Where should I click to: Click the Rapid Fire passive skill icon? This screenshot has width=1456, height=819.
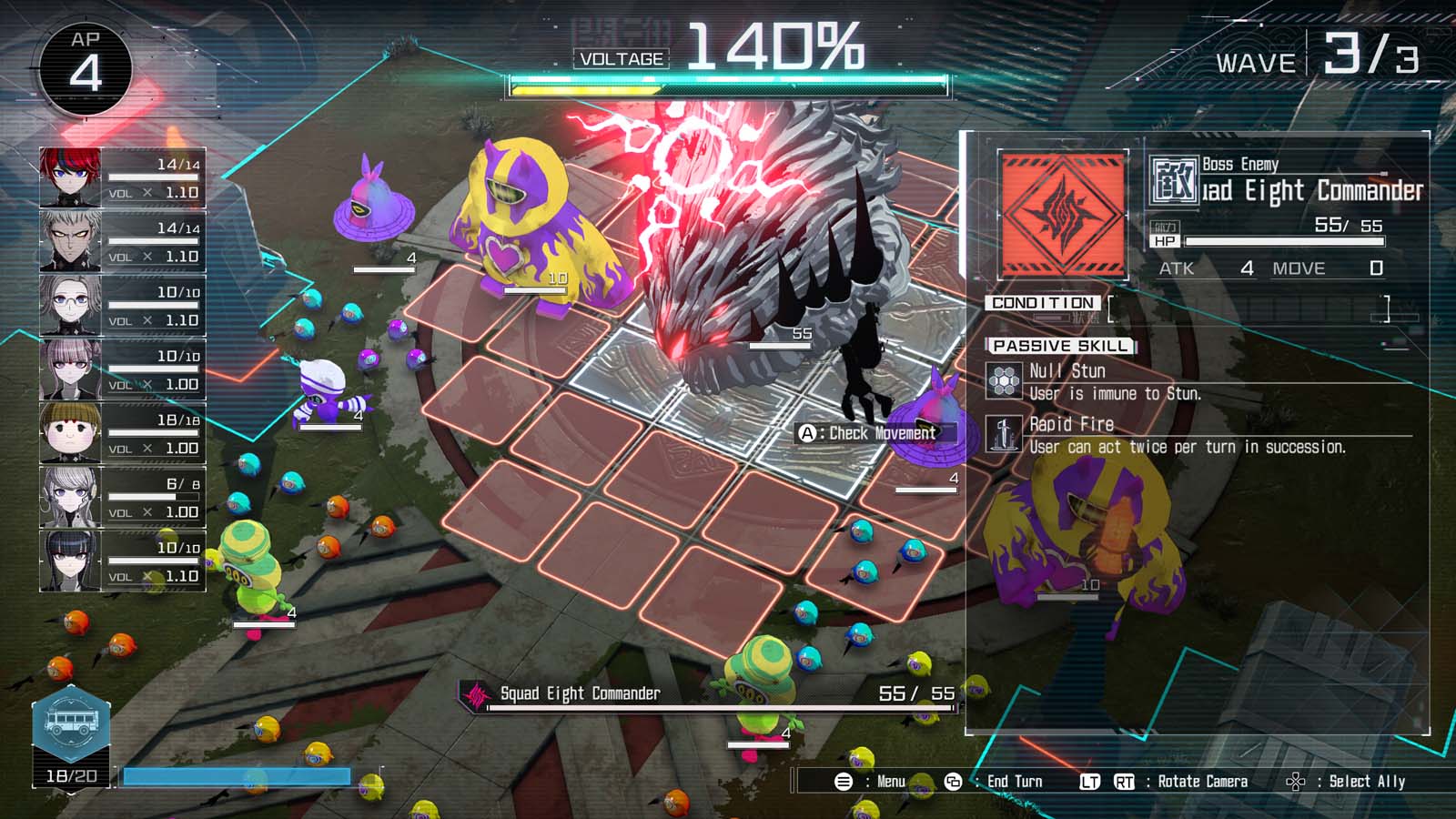1005,434
